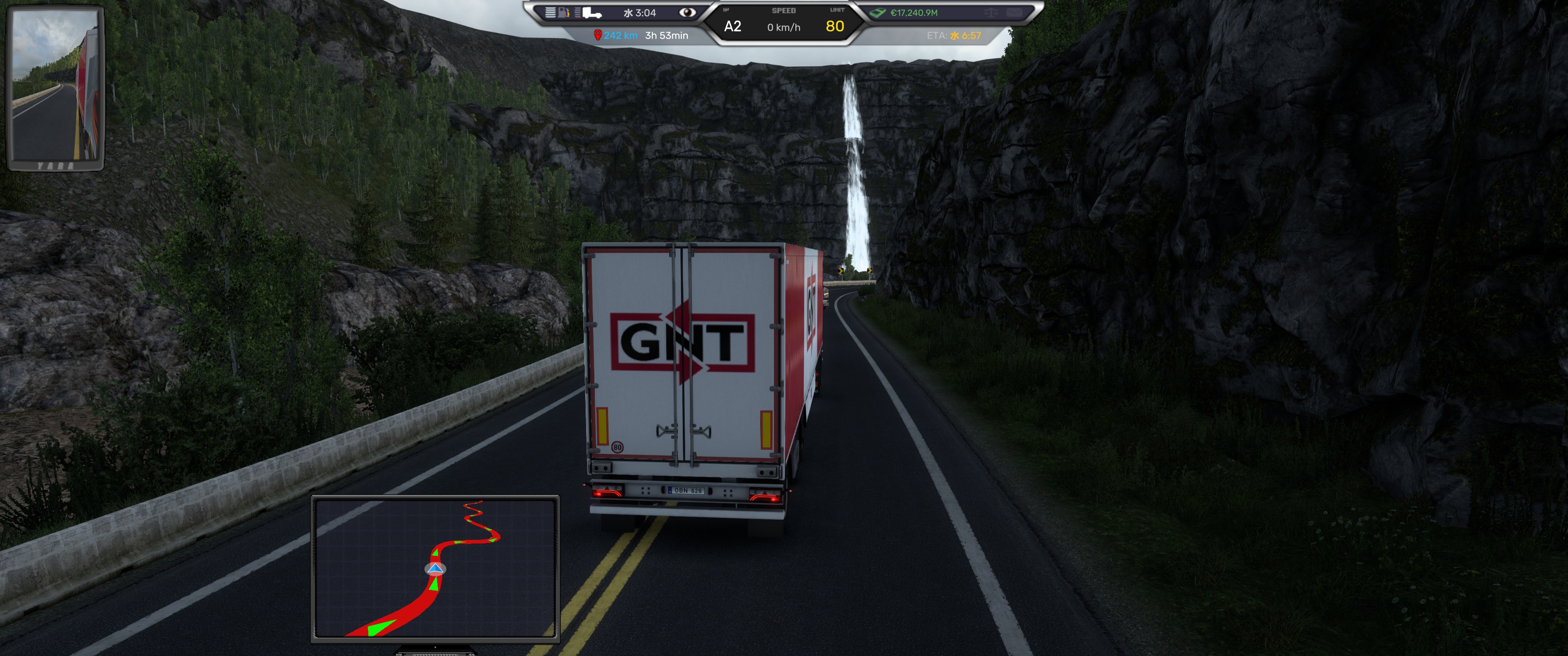The height and width of the screenshot is (656, 1568).
Task: Open the envelope mail icon
Action: pos(1014,12)
